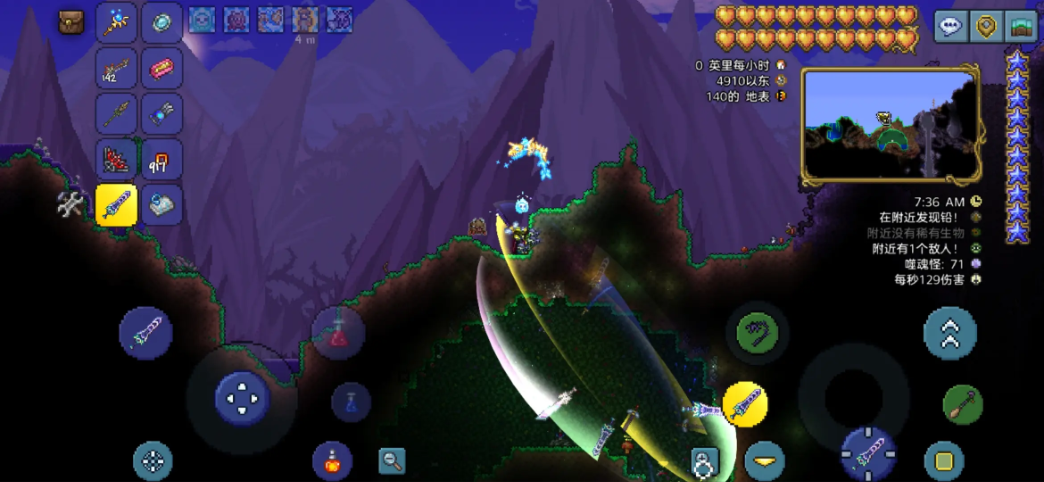Select the blue gem staff hotbar slot
The height and width of the screenshot is (482, 1044).
(x=116, y=22)
